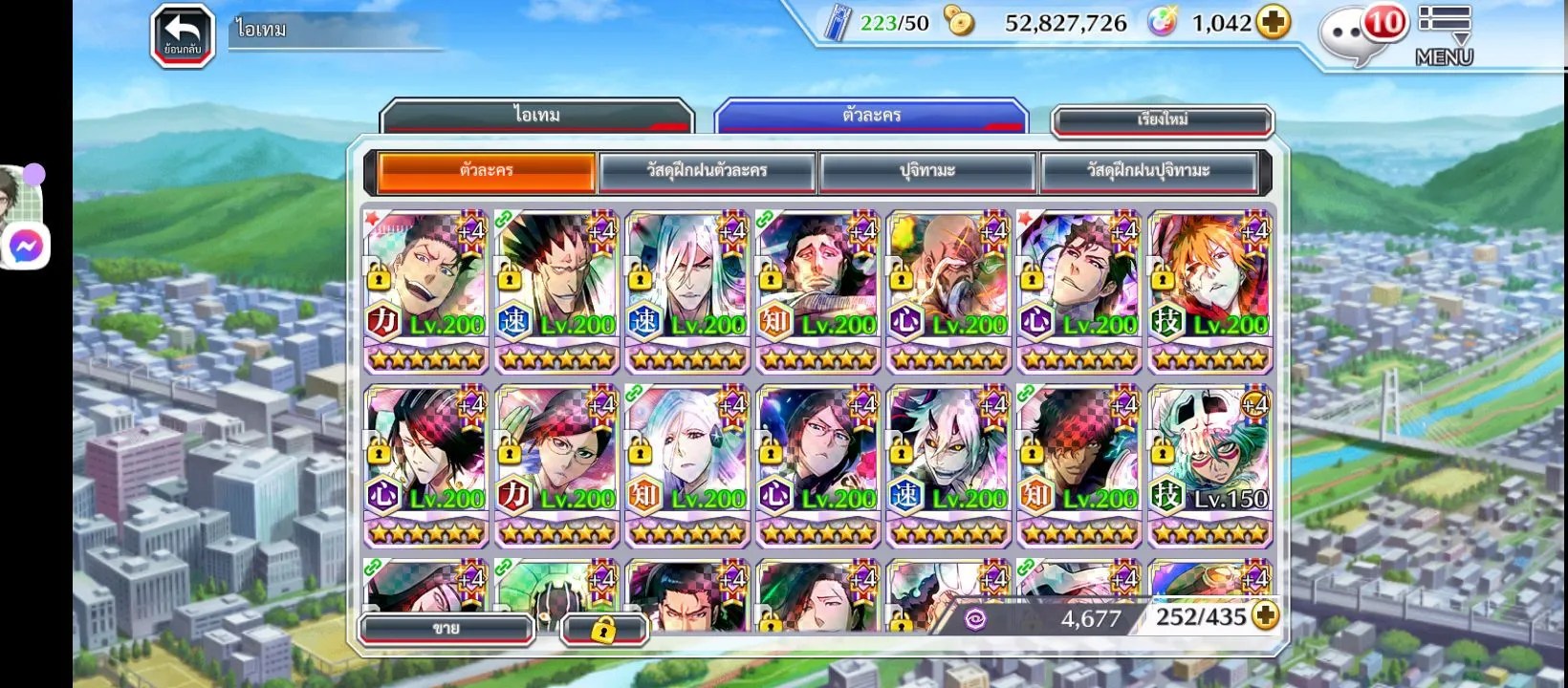
Task: Select the white-haired yellow-eyed Lv.200 character
Action: point(948,463)
